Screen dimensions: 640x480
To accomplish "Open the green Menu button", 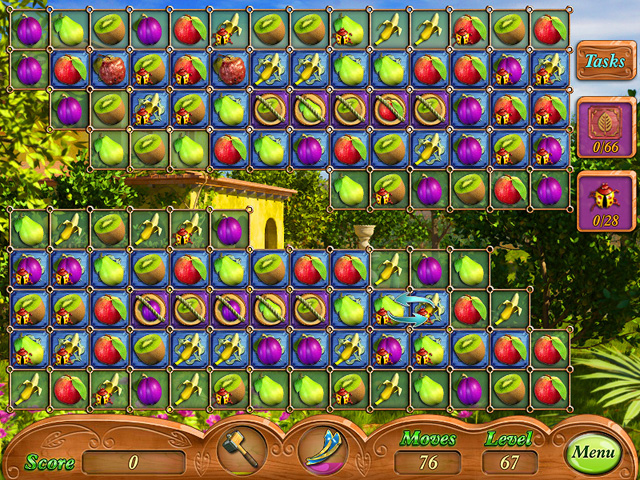I will (x=593, y=454).
